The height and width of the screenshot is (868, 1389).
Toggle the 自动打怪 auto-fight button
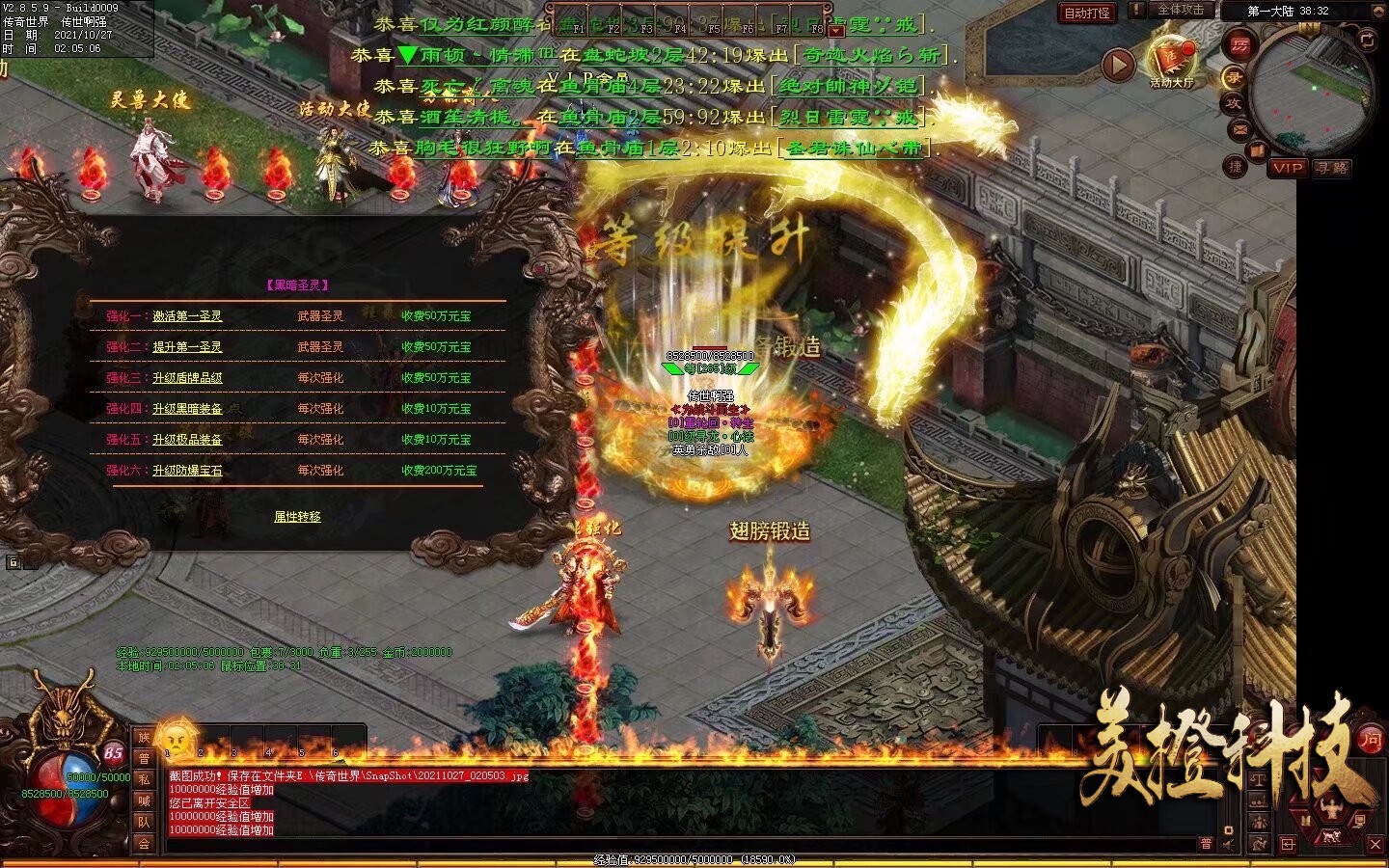point(1087,13)
